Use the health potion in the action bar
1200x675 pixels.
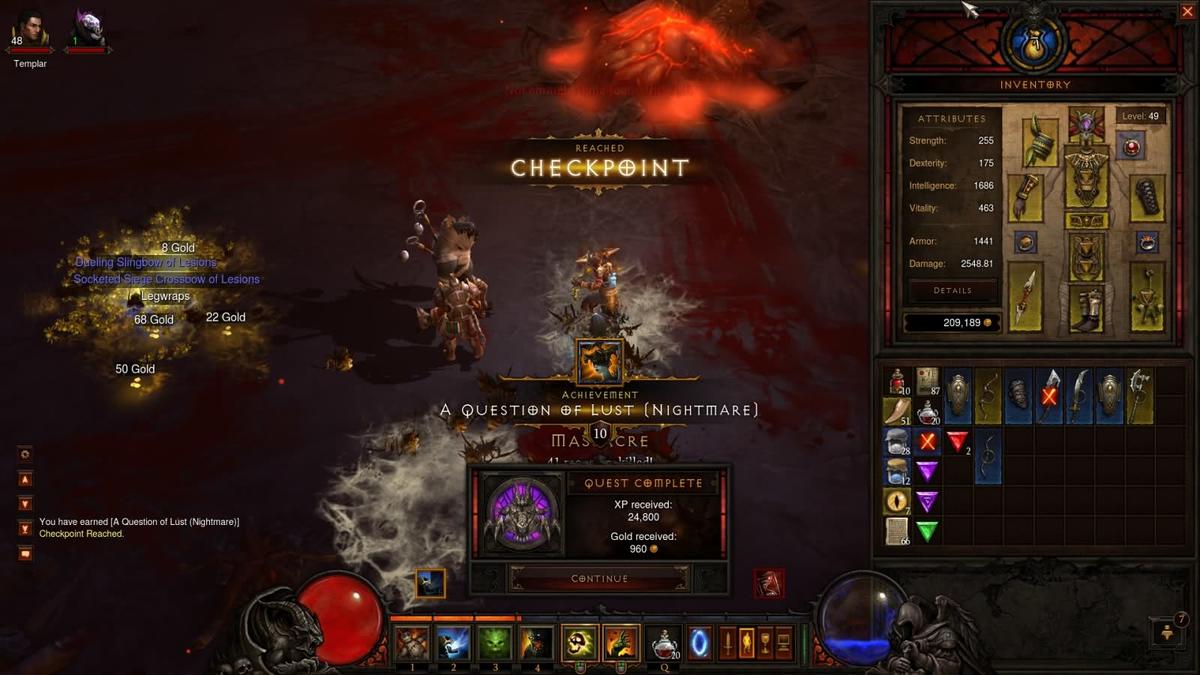click(x=662, y=643)
